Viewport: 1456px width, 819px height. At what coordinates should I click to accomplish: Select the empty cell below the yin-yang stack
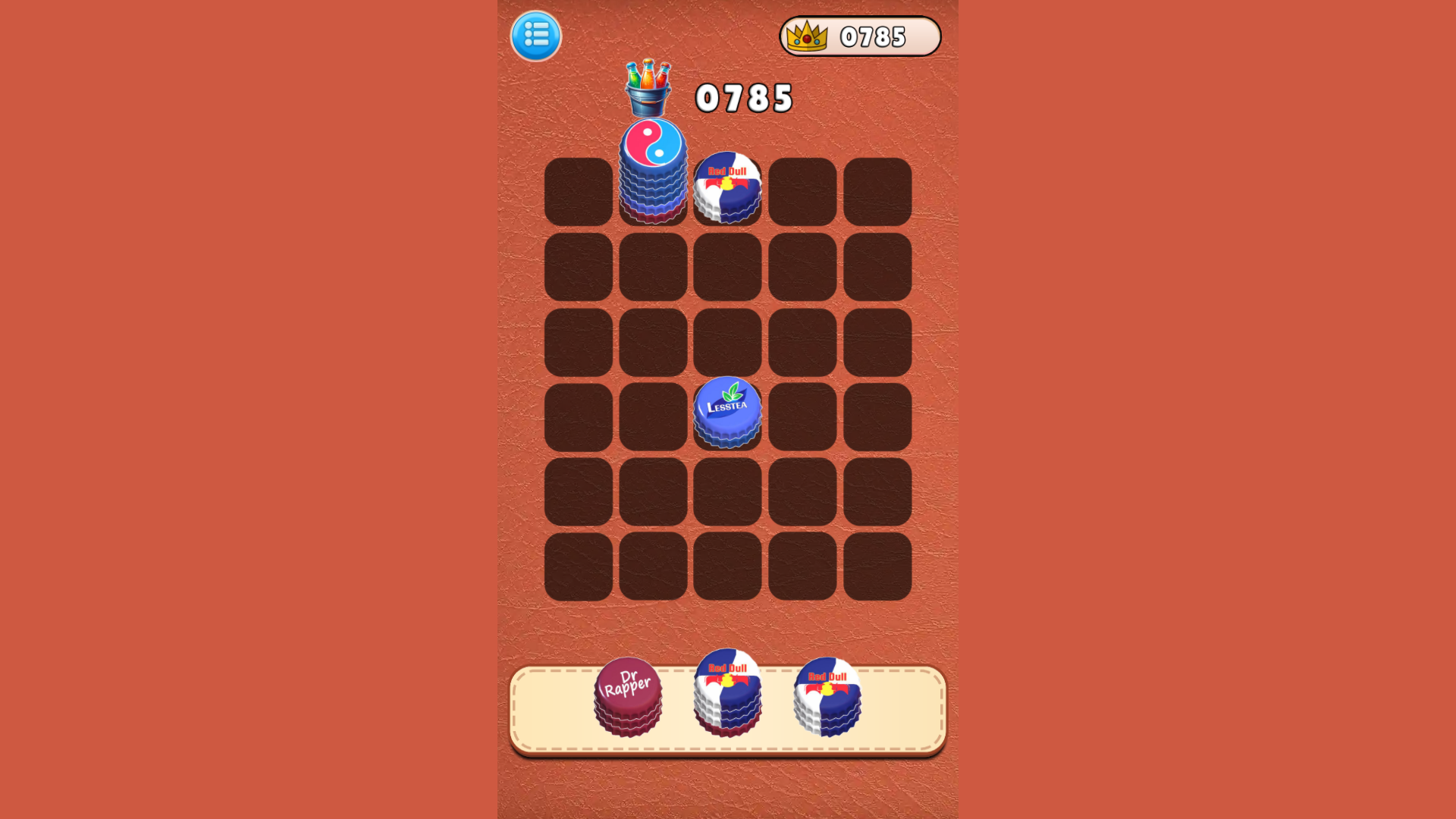(654, 267)
